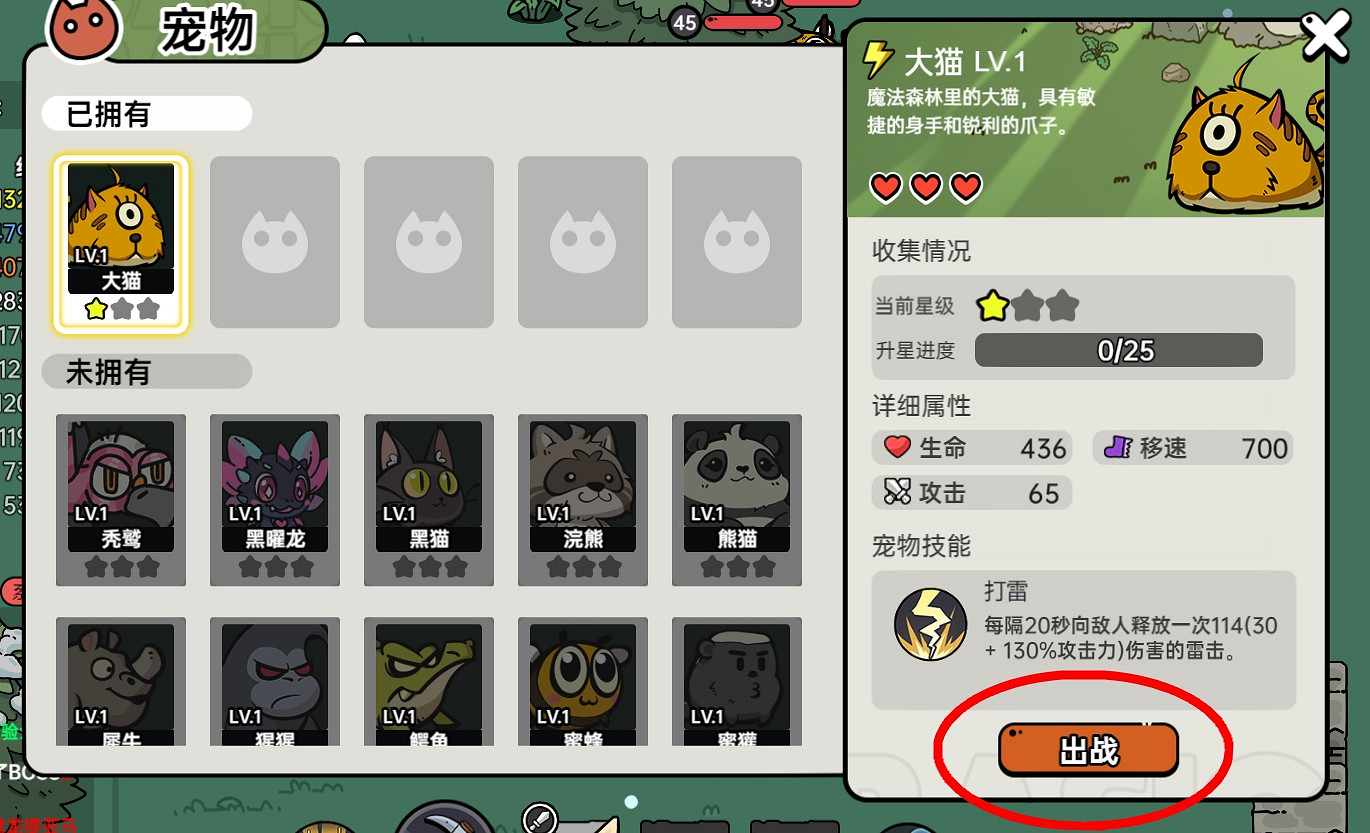Click the first red heart under the pet description
The width and height of the screenshot is (1370, 833).
click(x=884, y=186)
